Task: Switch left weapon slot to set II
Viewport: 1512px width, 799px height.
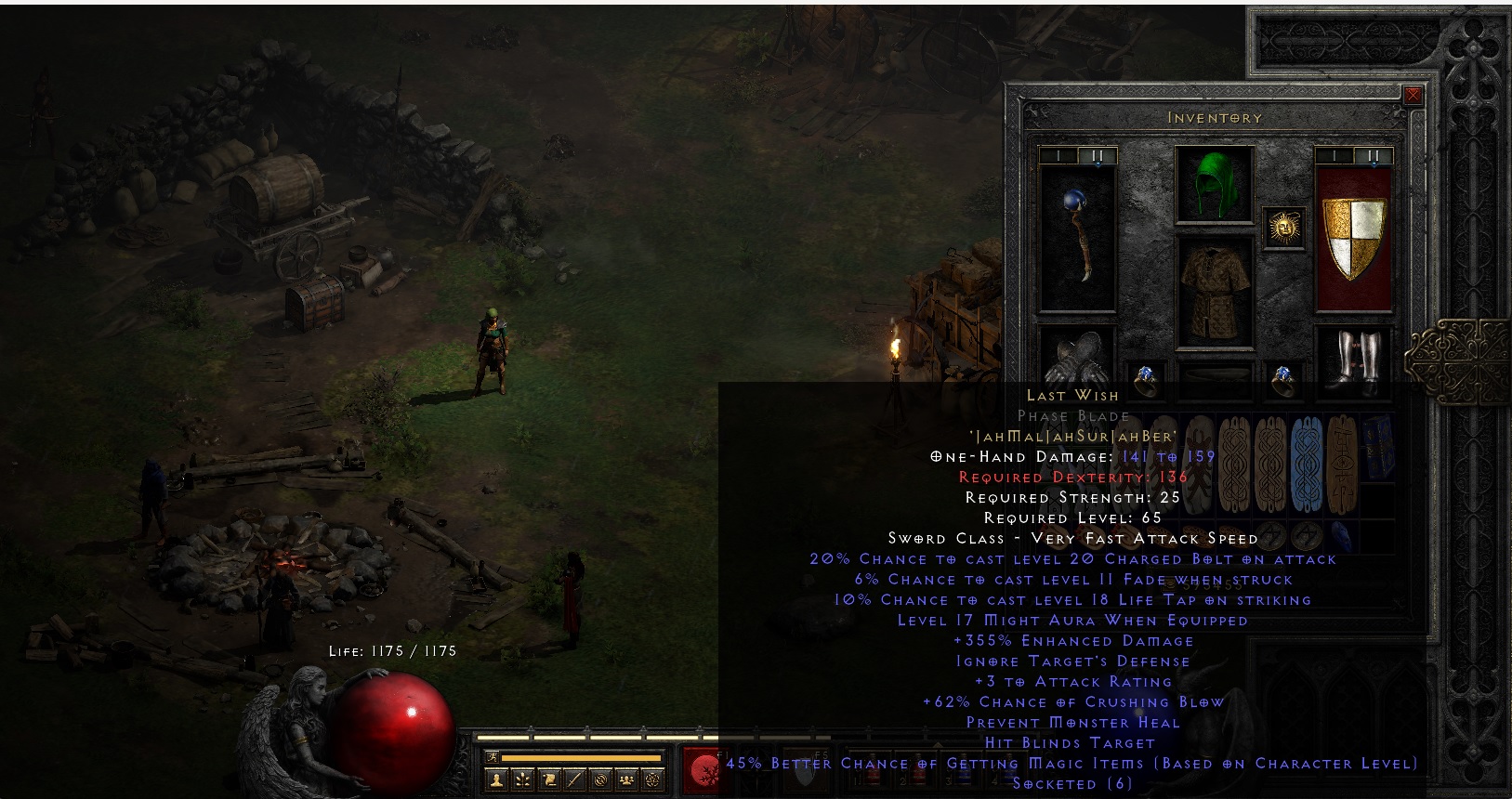Action: tap(1097, 154)
